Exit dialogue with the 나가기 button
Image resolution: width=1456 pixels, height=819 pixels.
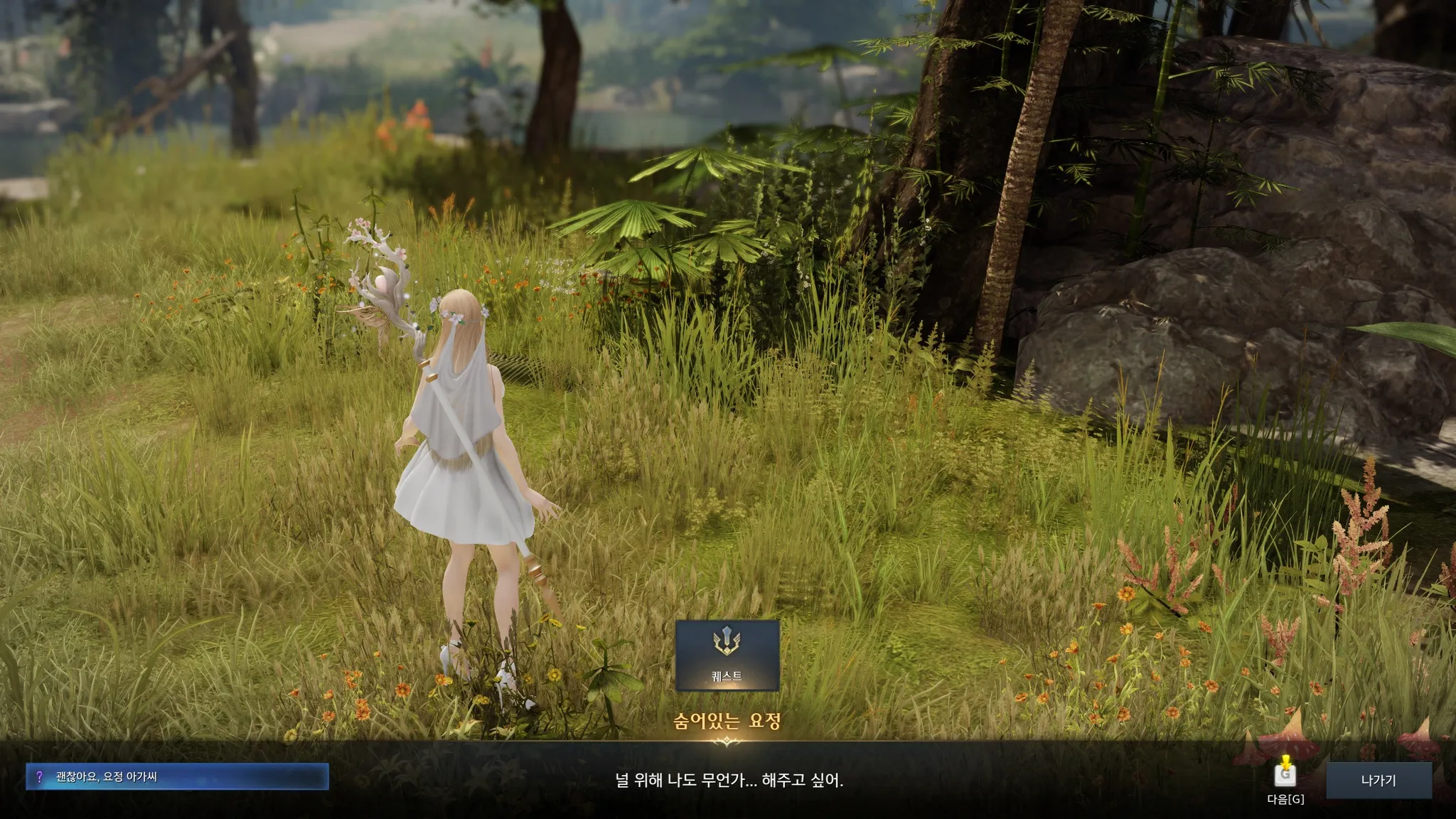[x=1378, y=781]
